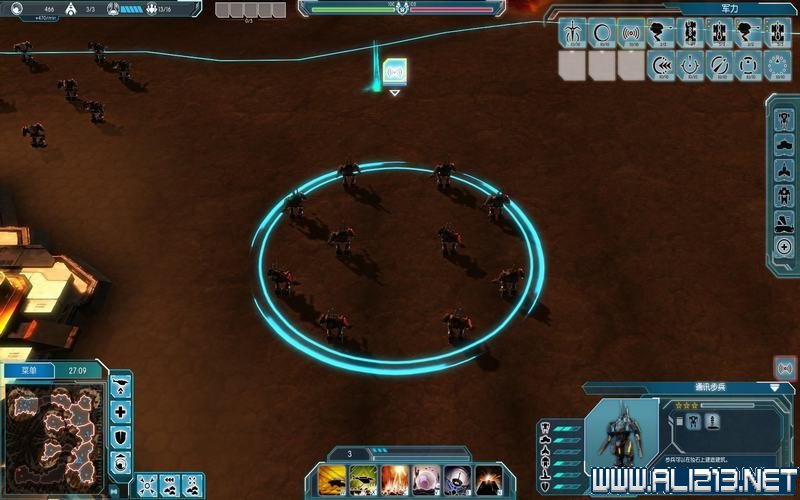Activate the power symbol upgrade icon
This screenshot has width=800, height=500.
point(690,66)
